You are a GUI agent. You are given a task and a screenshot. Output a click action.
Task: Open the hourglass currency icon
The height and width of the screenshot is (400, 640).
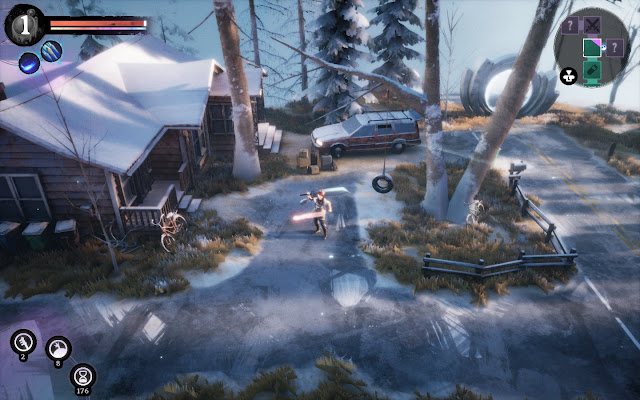click(83, 375)
